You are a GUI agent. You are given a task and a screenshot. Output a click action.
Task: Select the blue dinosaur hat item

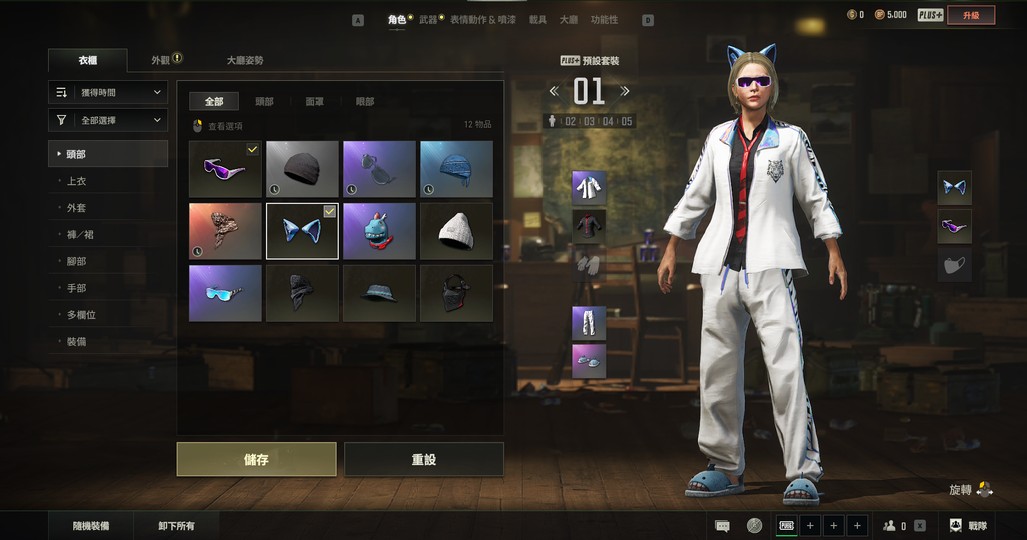pyautogui.click(x=379, y=231)
